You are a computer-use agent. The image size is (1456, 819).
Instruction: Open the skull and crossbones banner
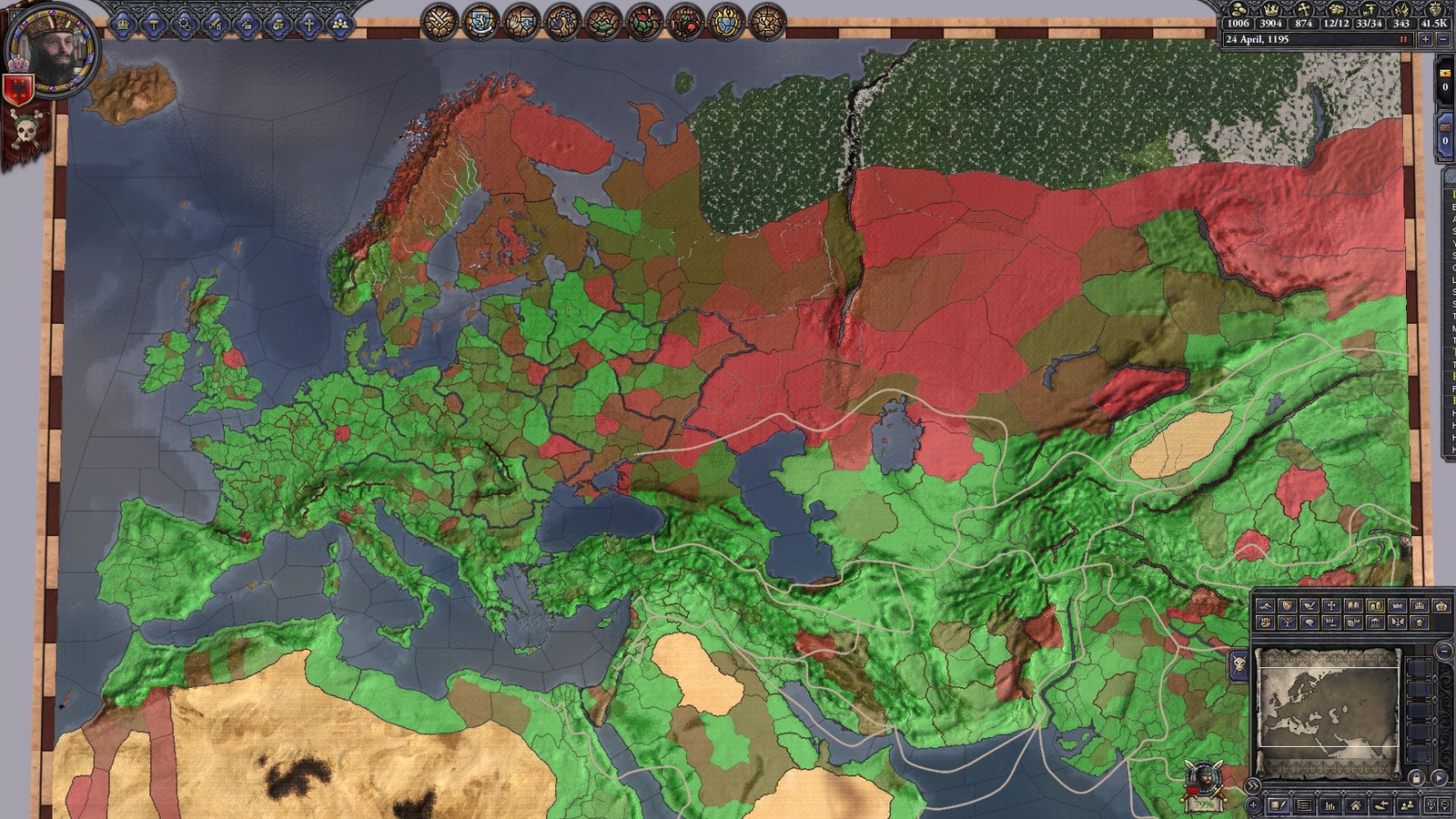pyautogui.click(x=25, y=133)
